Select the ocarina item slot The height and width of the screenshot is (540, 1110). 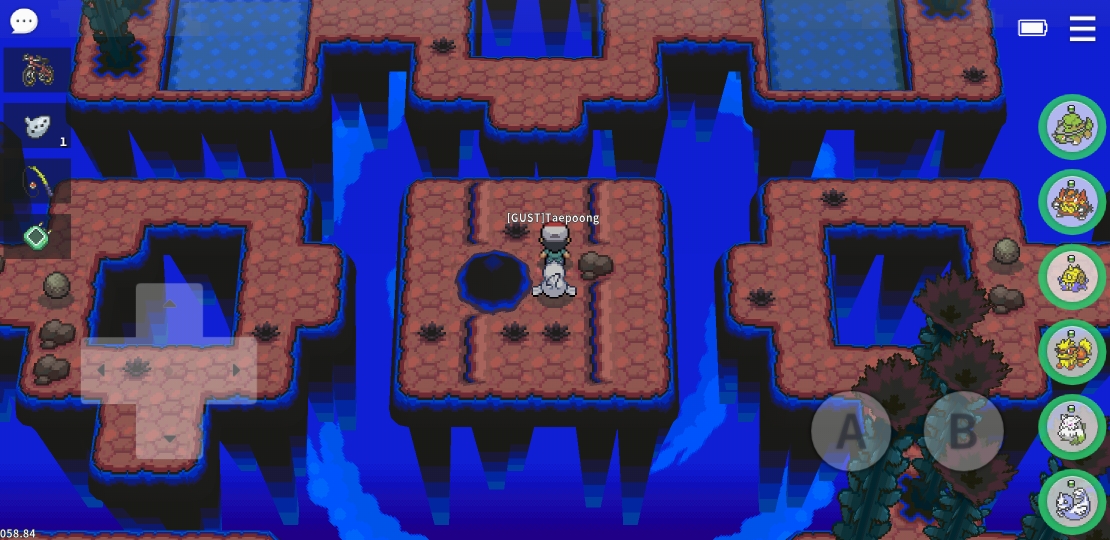(x=37, y=127)
